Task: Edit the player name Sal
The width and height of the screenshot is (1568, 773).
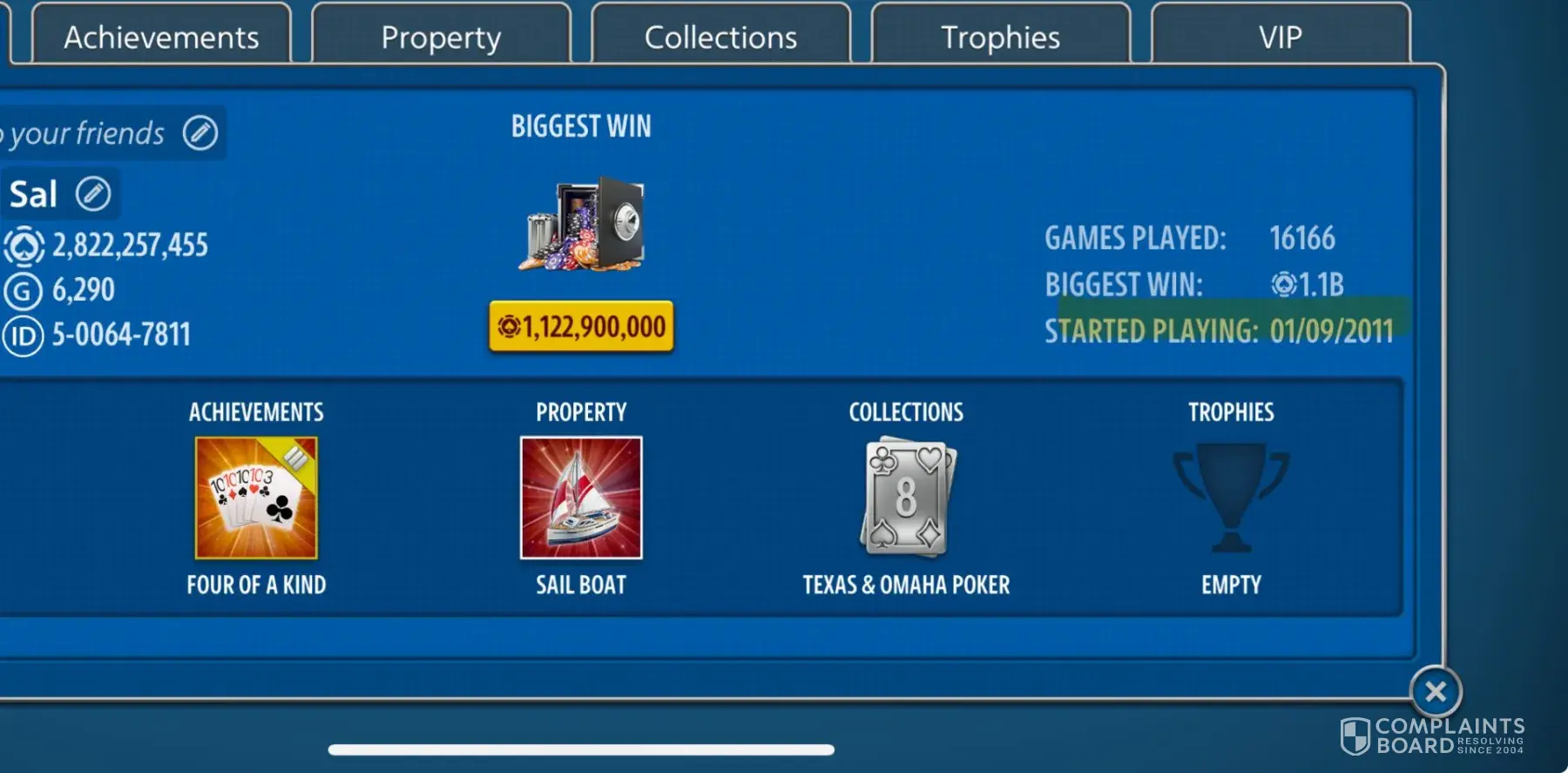Action: (x=93, y=193)
